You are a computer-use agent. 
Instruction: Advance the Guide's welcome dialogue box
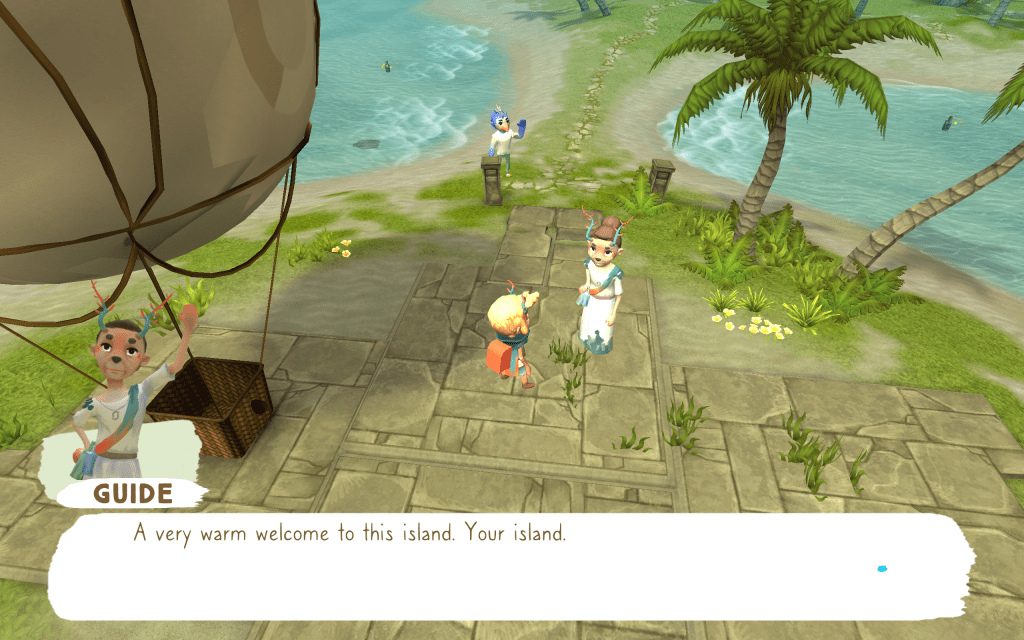[x=510, y=566]
